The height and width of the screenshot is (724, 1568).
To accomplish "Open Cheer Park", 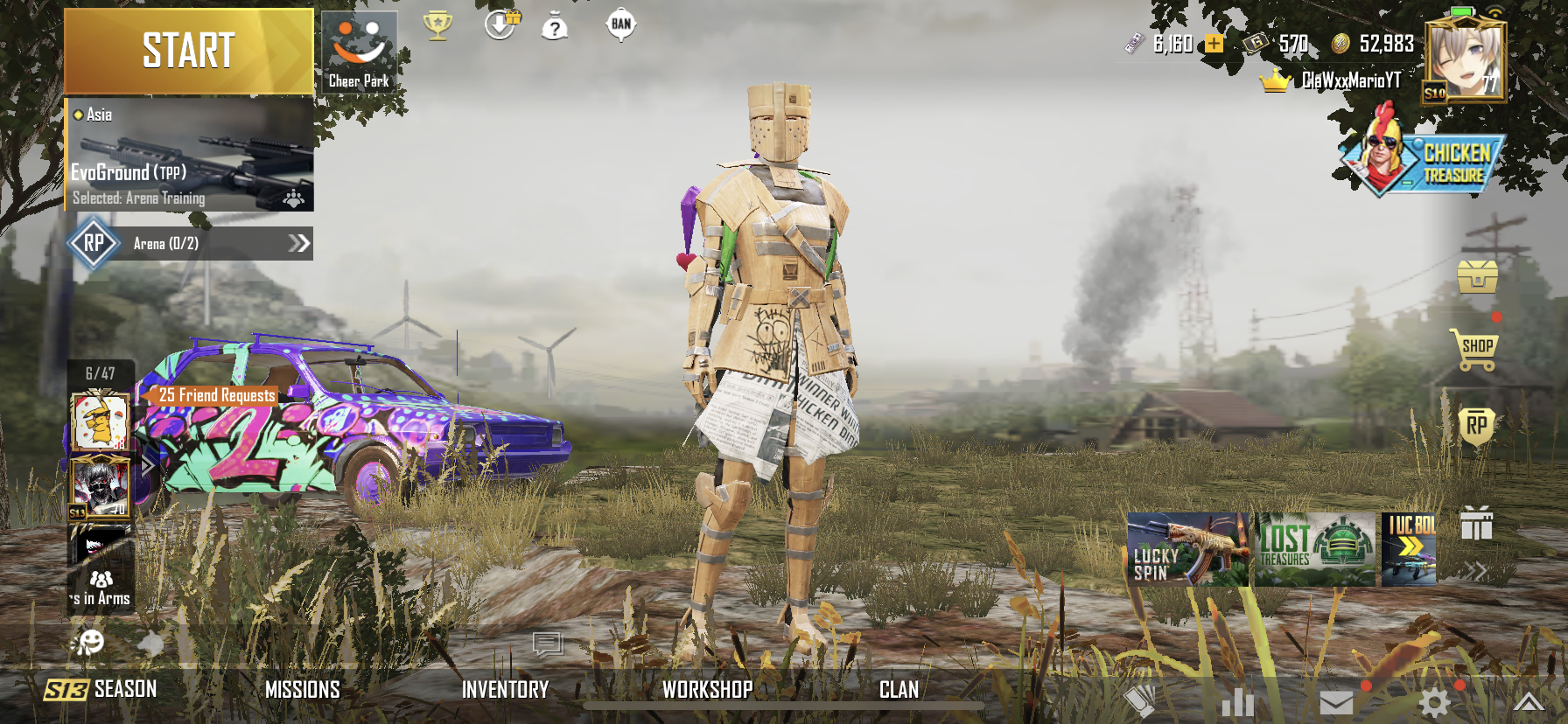I will 359,52.
